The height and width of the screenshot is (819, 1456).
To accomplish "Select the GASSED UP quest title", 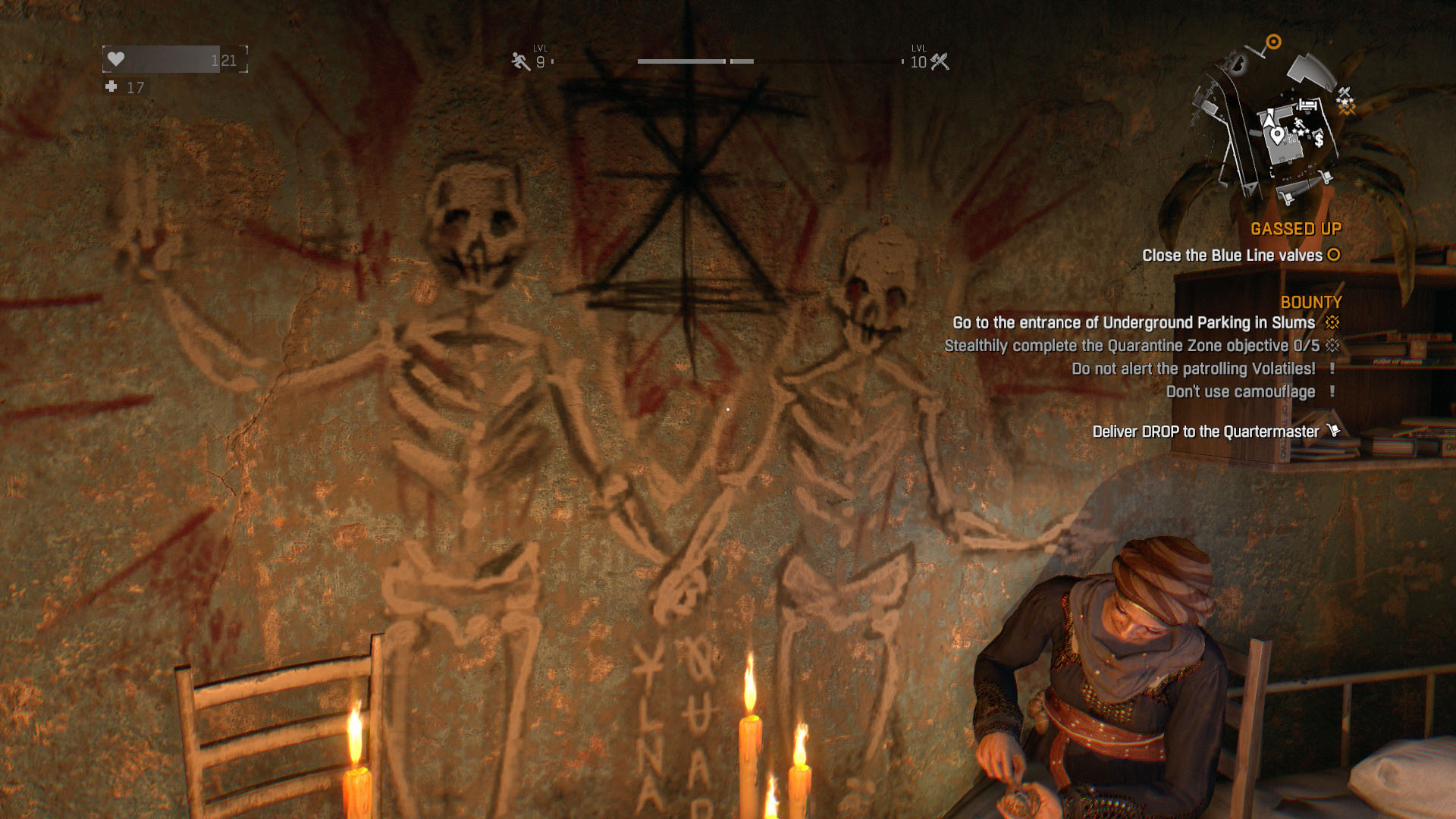I will point(1295,229).
